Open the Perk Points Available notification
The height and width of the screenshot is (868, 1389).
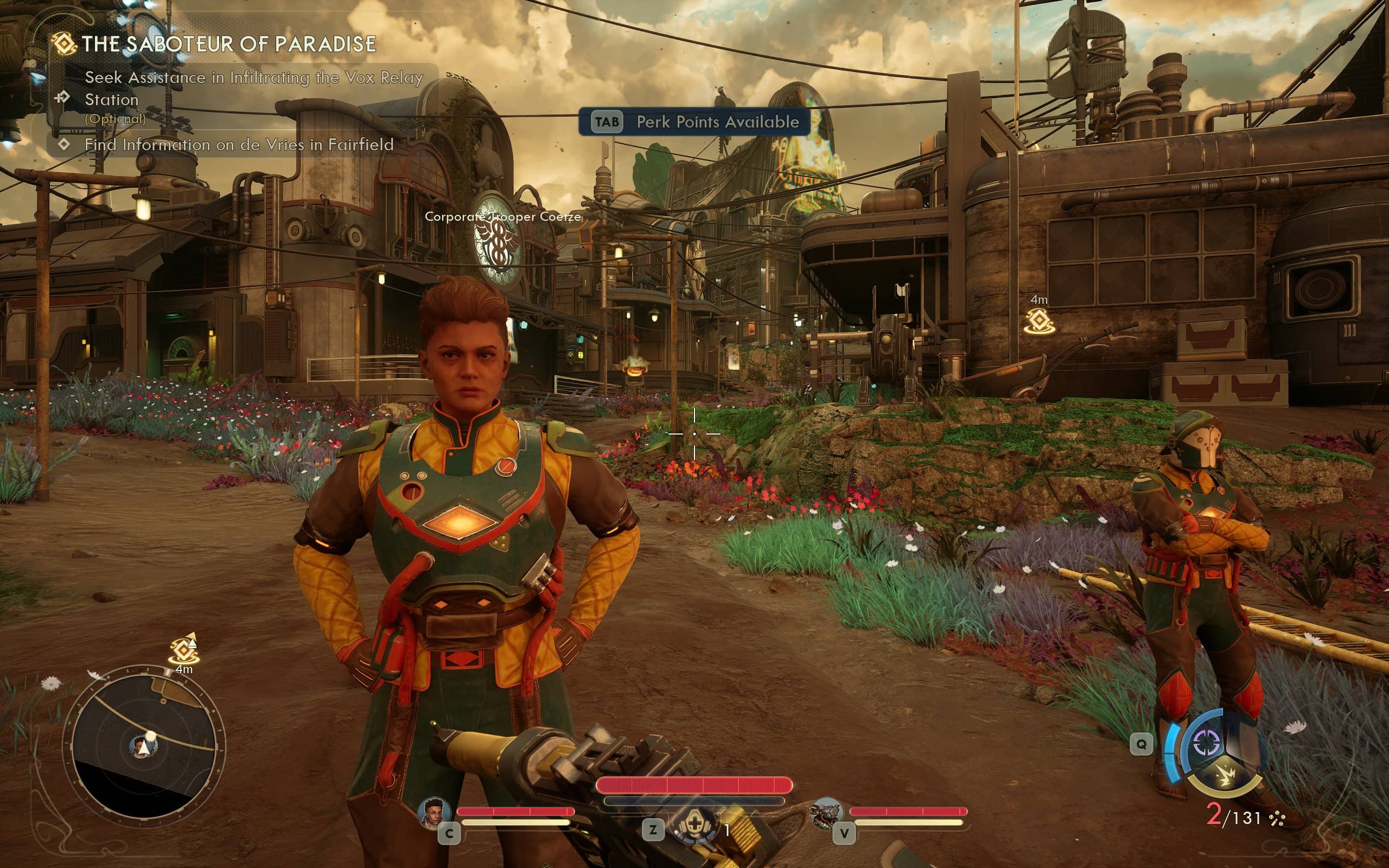(x=694, y=122)
